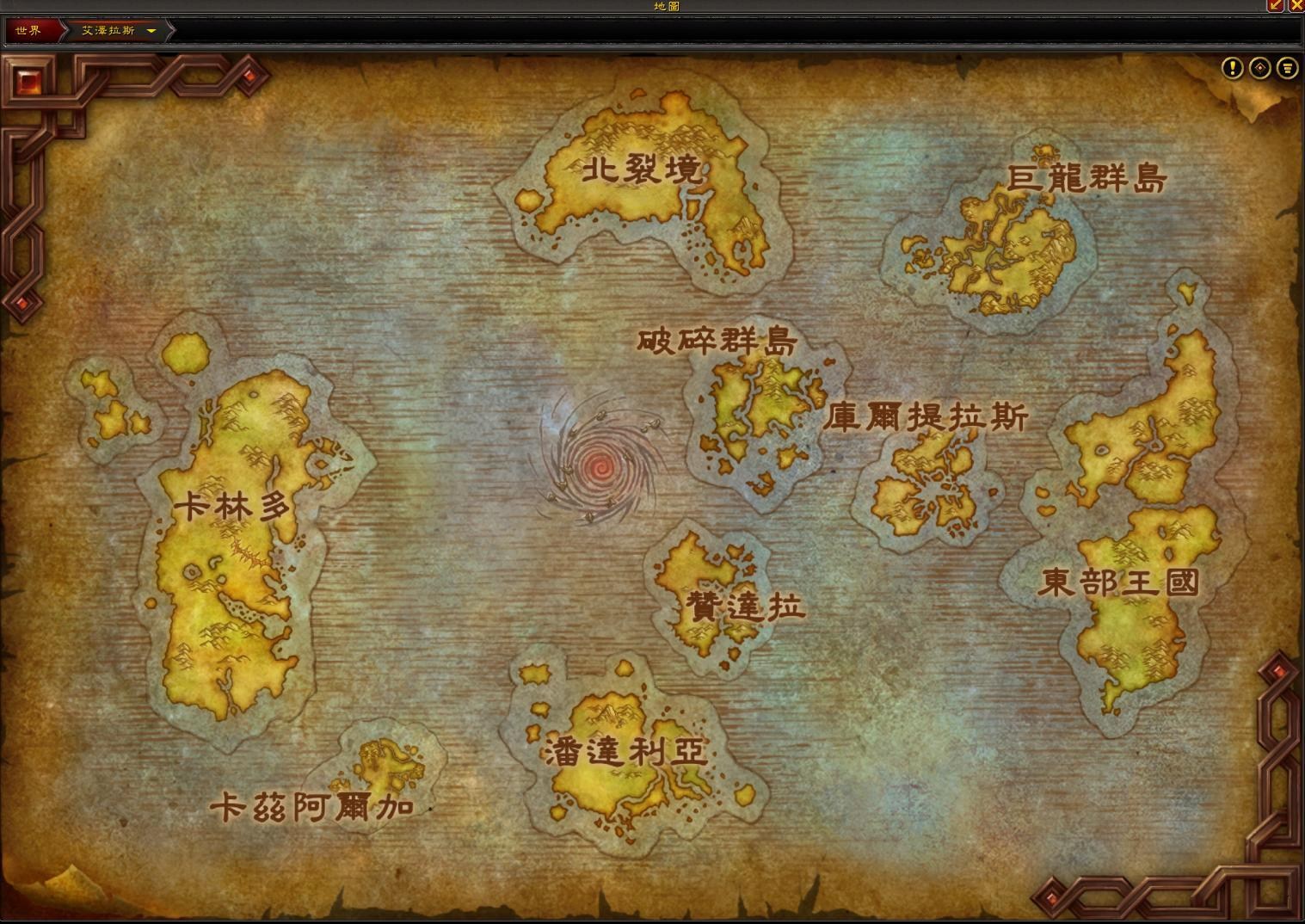Screen dimensions: 1305x924
Task: Click the waypoint targeting icon
Action: point(1260,69)
